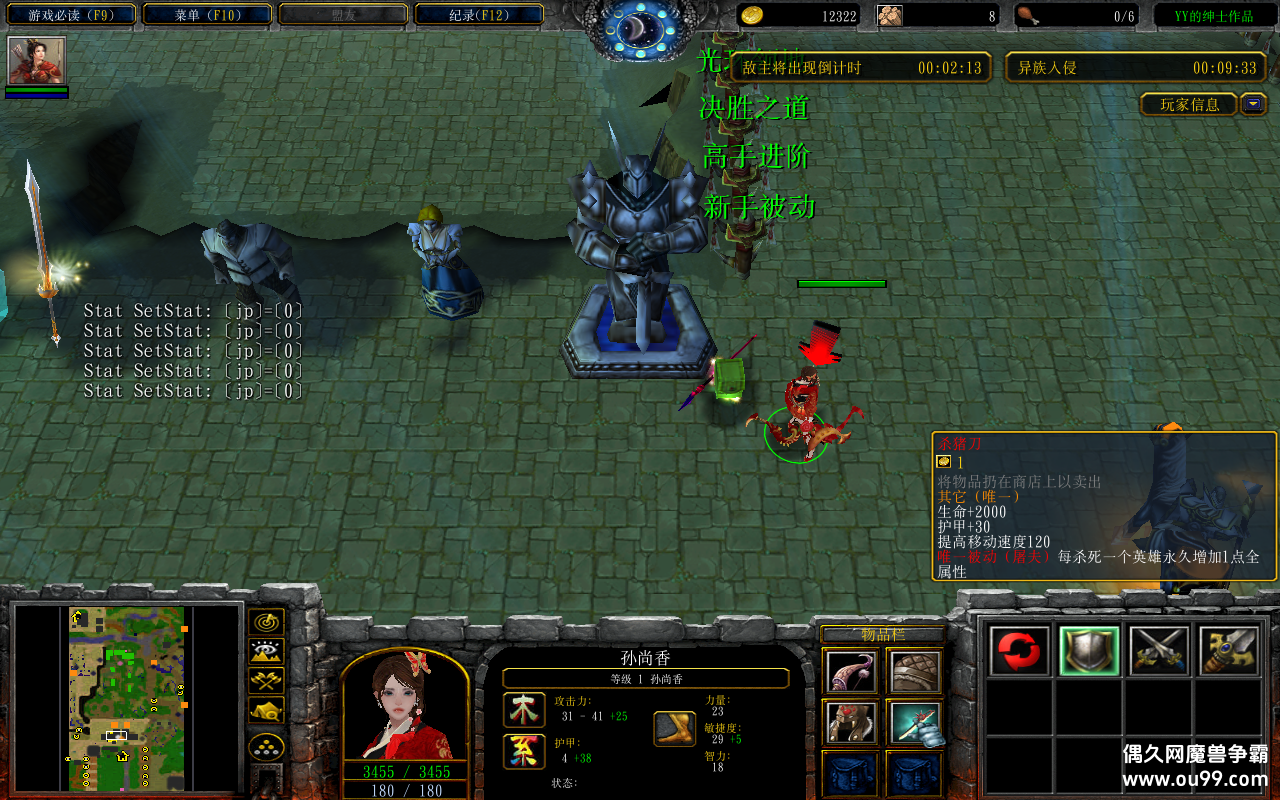Select the fur mask helmet inventory item

pos(852,723)
